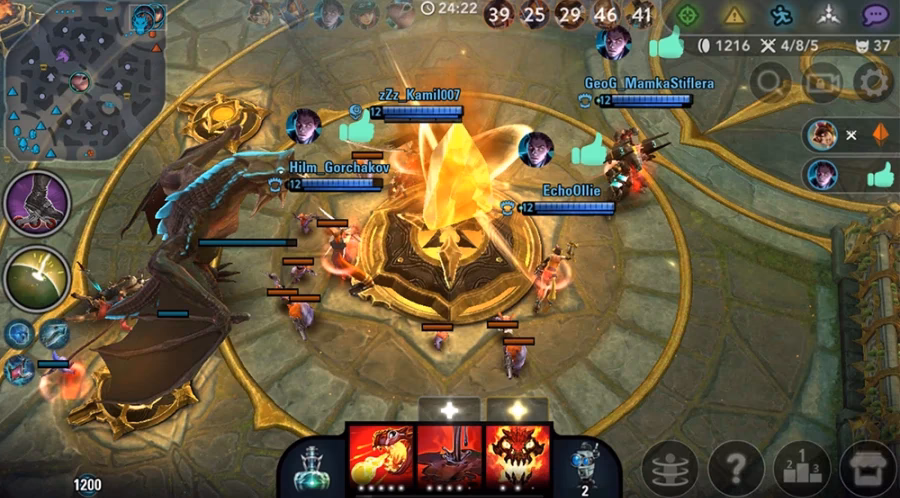Activate the glowing slash item
Viewport: 900px width, 498px height.
tap(37, 277)
